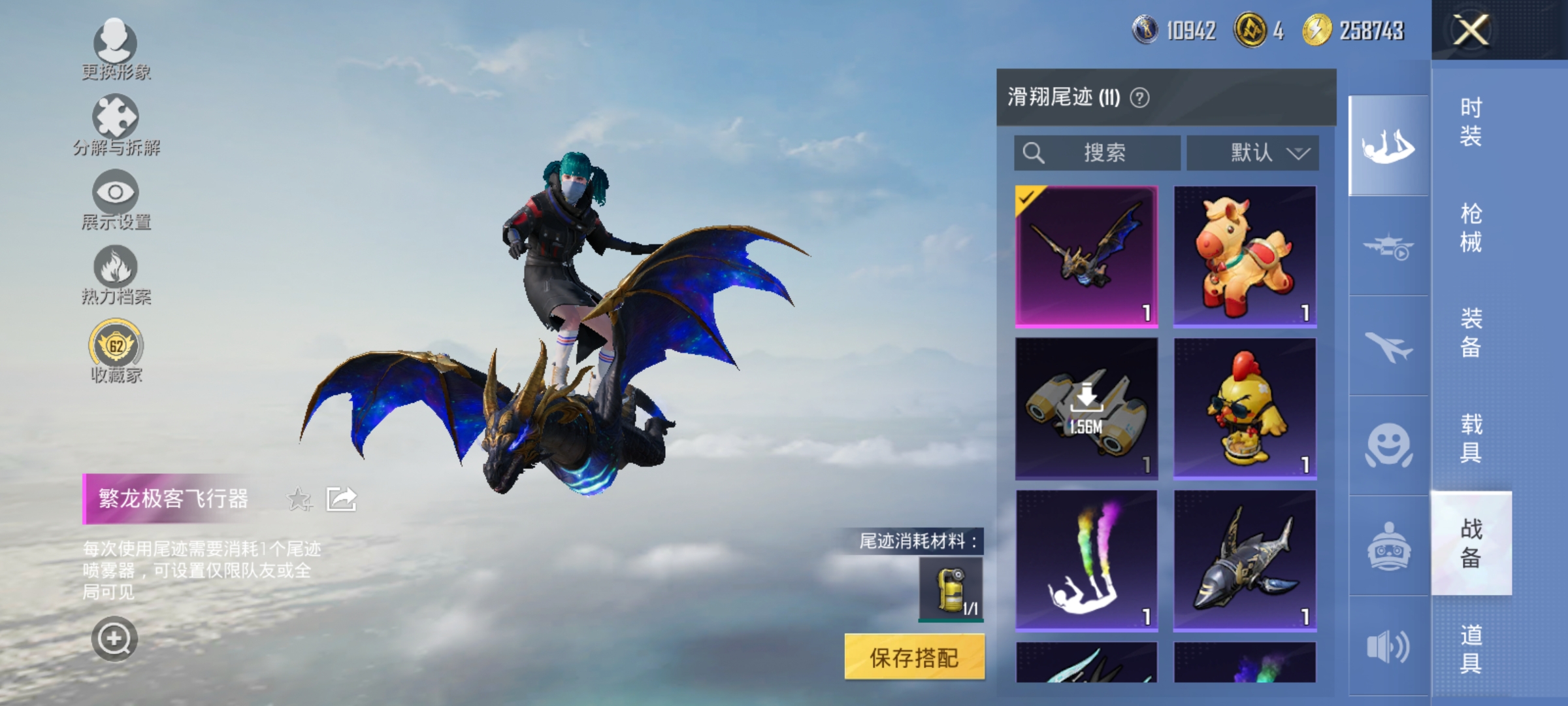Click the 搜索 search field
Image resolution: width=1568 pixels, height=706 pixels.
(x=1098, y=154)
